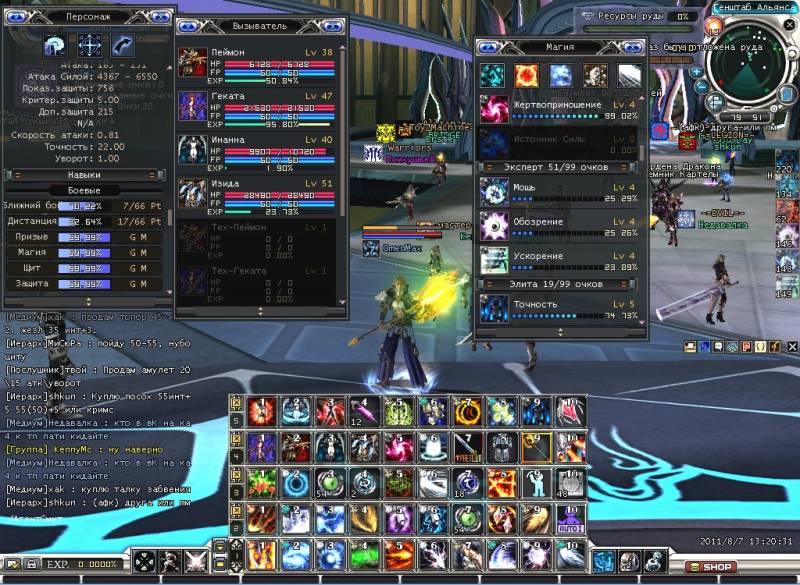Use the Ускорение skill
This screenshot has width=800, height=585.
click(494, 261)
